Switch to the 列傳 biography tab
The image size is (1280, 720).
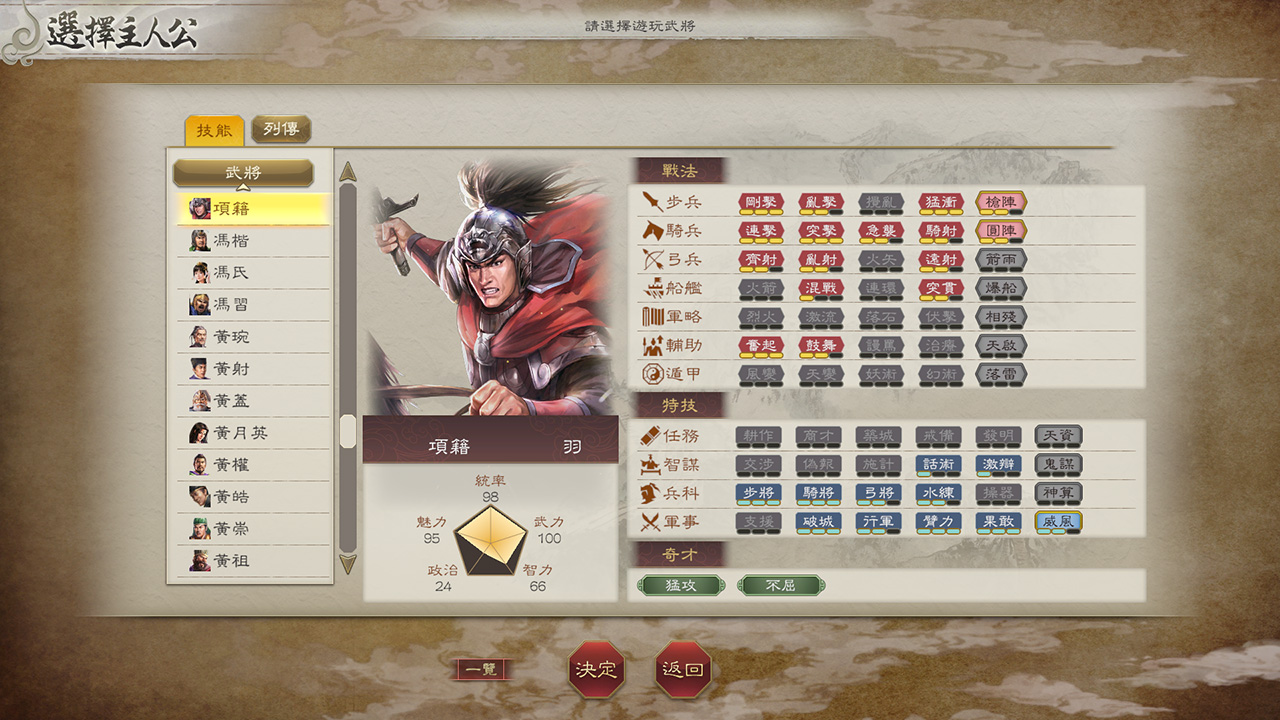[283, 129]
